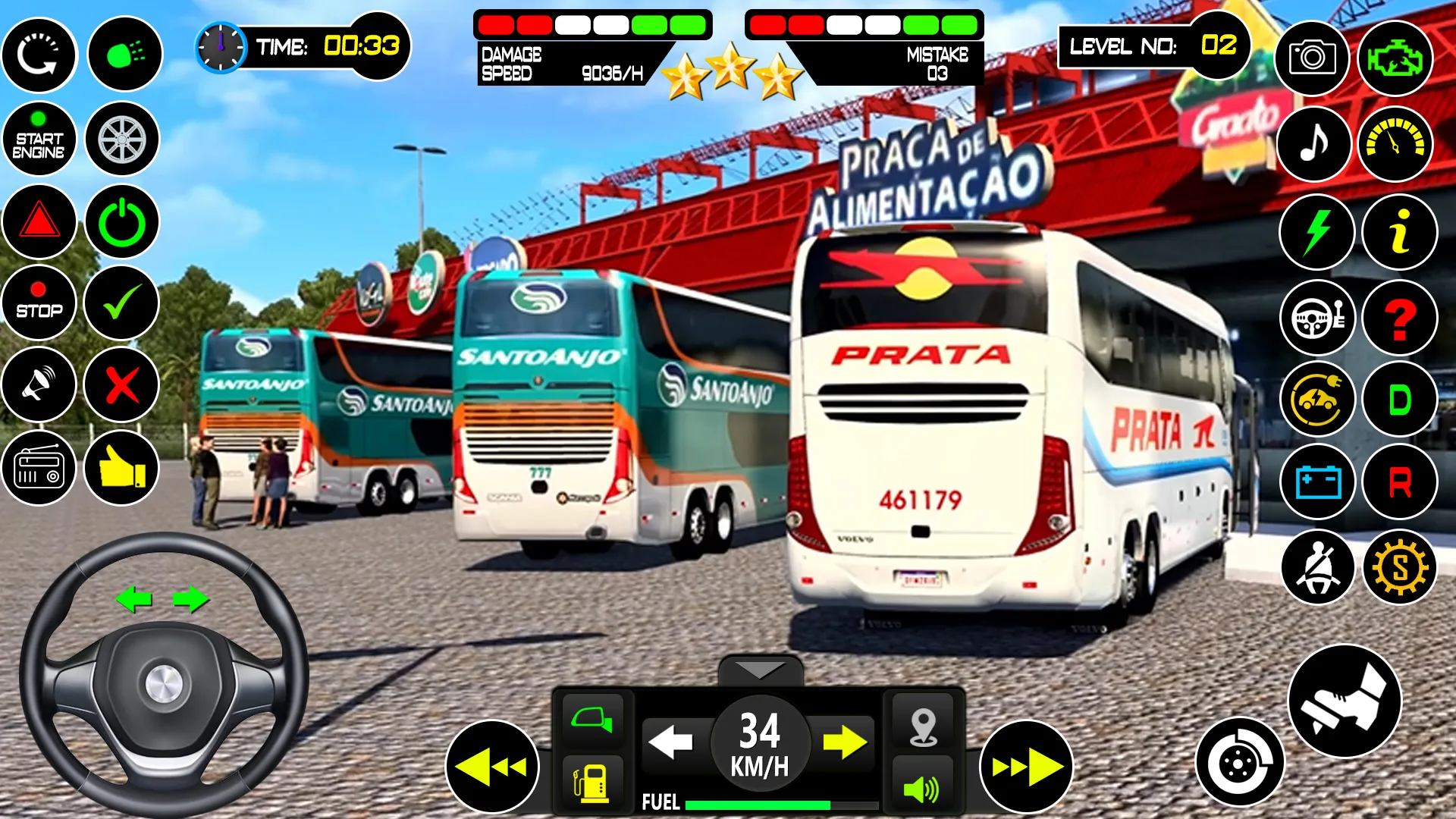Open the radio icon

[x=39, y=469]
